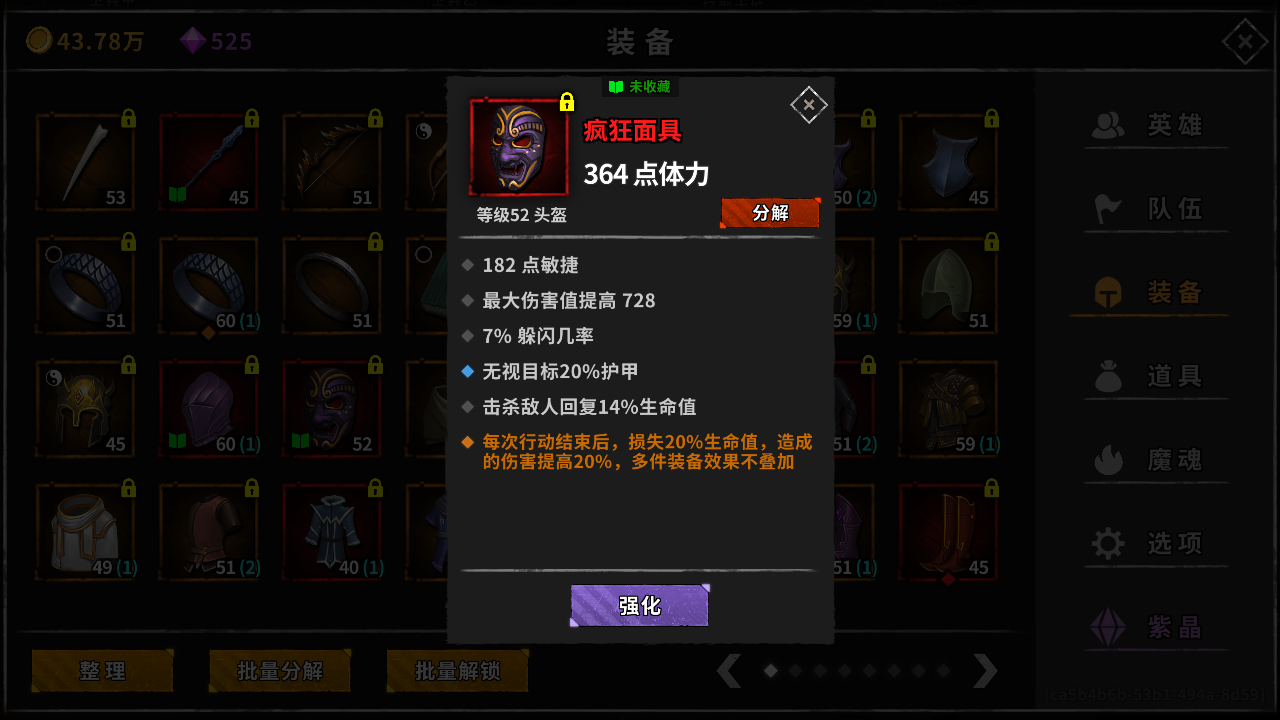Click the 批量分解 batch decompose button

pos(280,671)
